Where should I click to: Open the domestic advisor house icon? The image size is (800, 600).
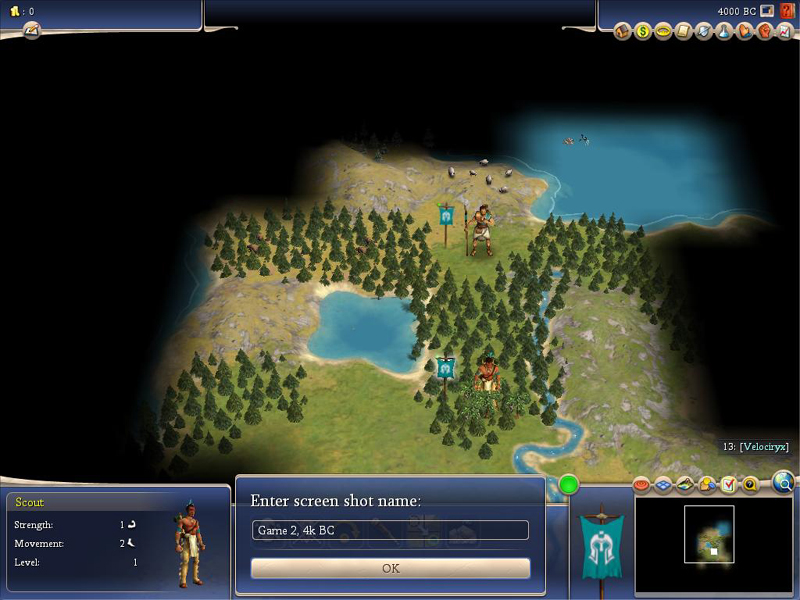coord(623,32)
